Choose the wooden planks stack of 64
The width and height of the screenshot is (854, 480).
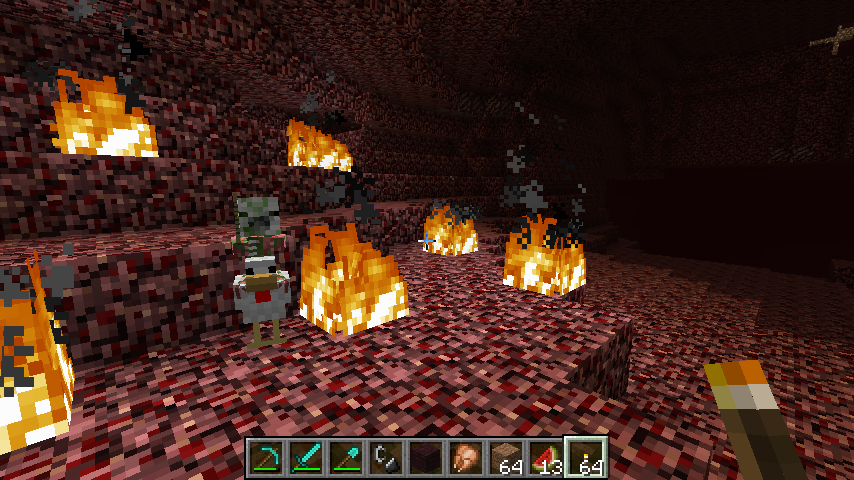point(506,458)
